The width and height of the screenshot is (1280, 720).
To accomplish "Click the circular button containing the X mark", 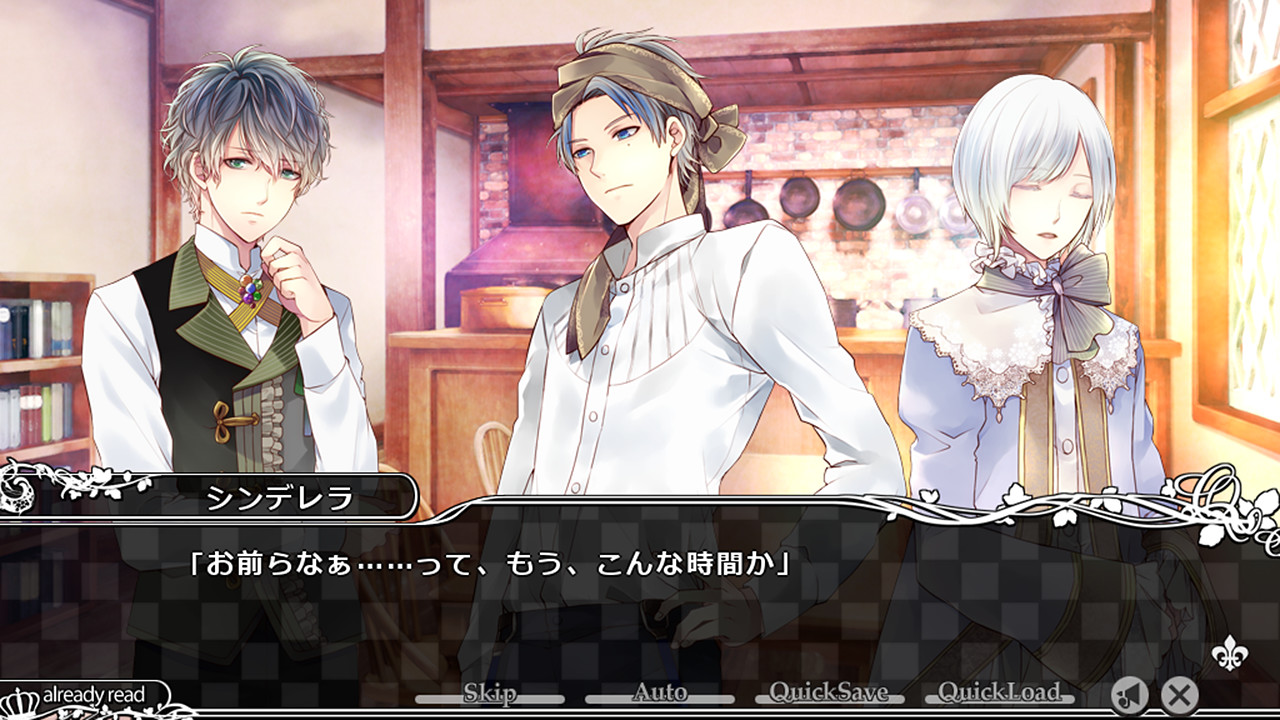I will pyautogui.click(x=1179, y=696).
